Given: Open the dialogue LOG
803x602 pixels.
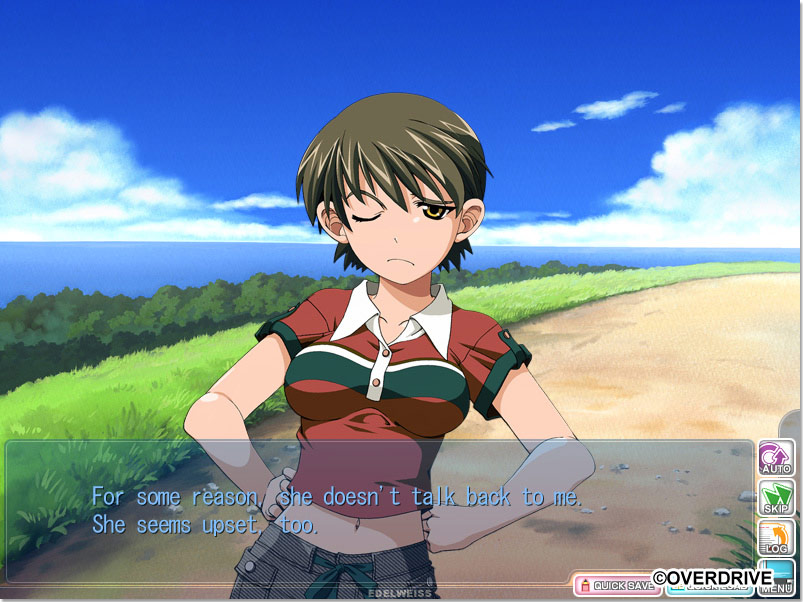Looking at the screenshot, I should point(776,537).
